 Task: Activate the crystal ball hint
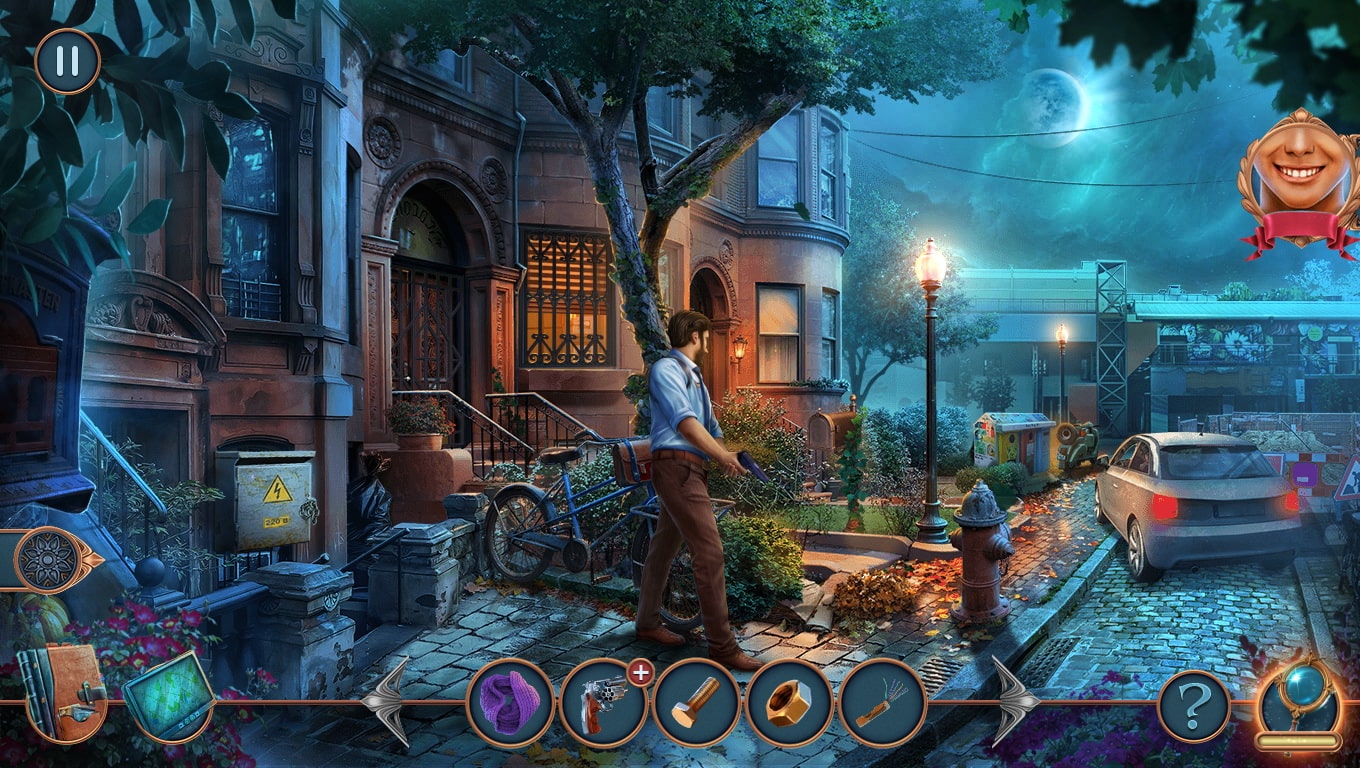point(1297,702)
